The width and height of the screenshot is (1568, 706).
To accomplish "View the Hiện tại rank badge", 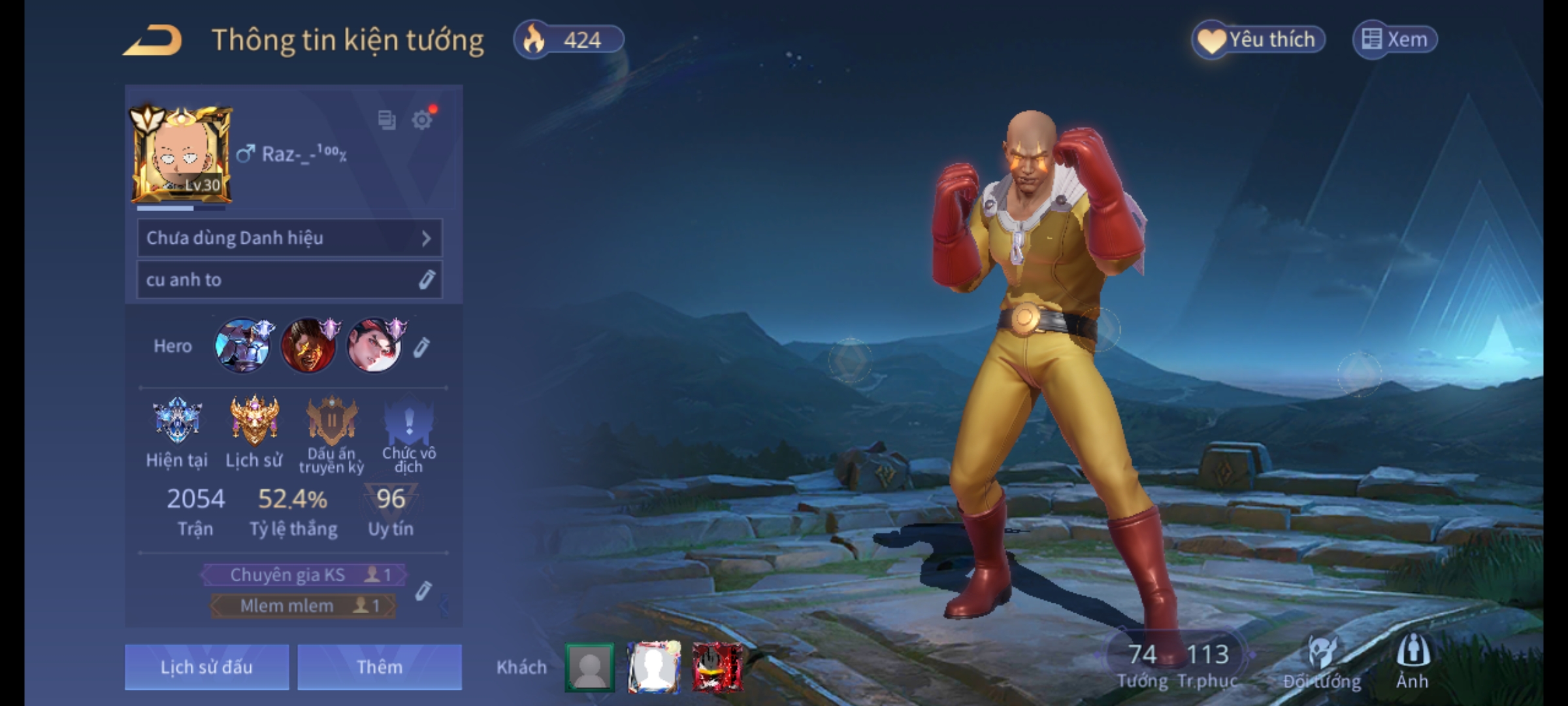I will tap(176, 422).
